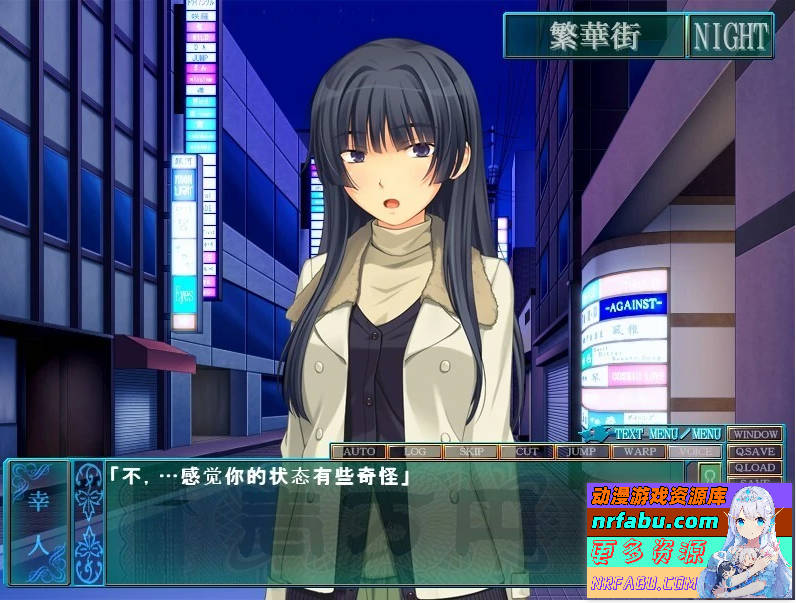Select the WARP button
Viewport: 796px width, 603px height.
point(637,451)
